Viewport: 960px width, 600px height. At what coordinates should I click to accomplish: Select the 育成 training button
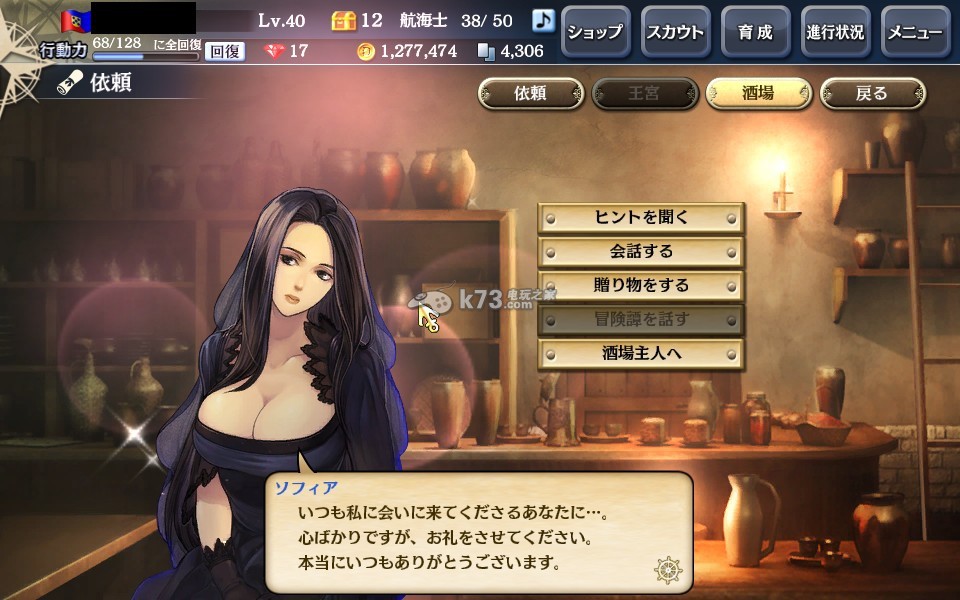(x=755, y=32)
